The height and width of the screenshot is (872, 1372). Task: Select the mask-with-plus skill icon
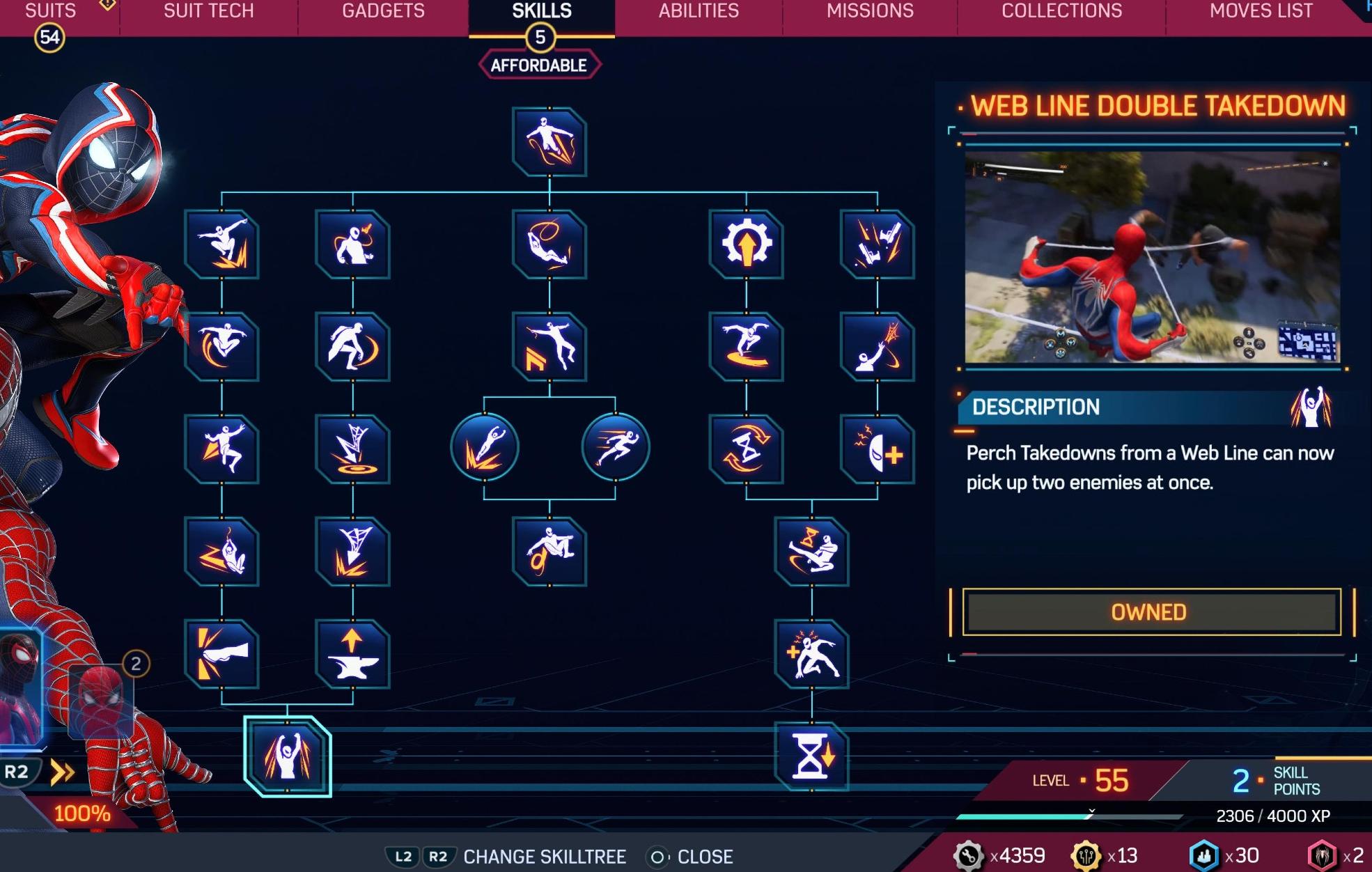tap(878, 449)
